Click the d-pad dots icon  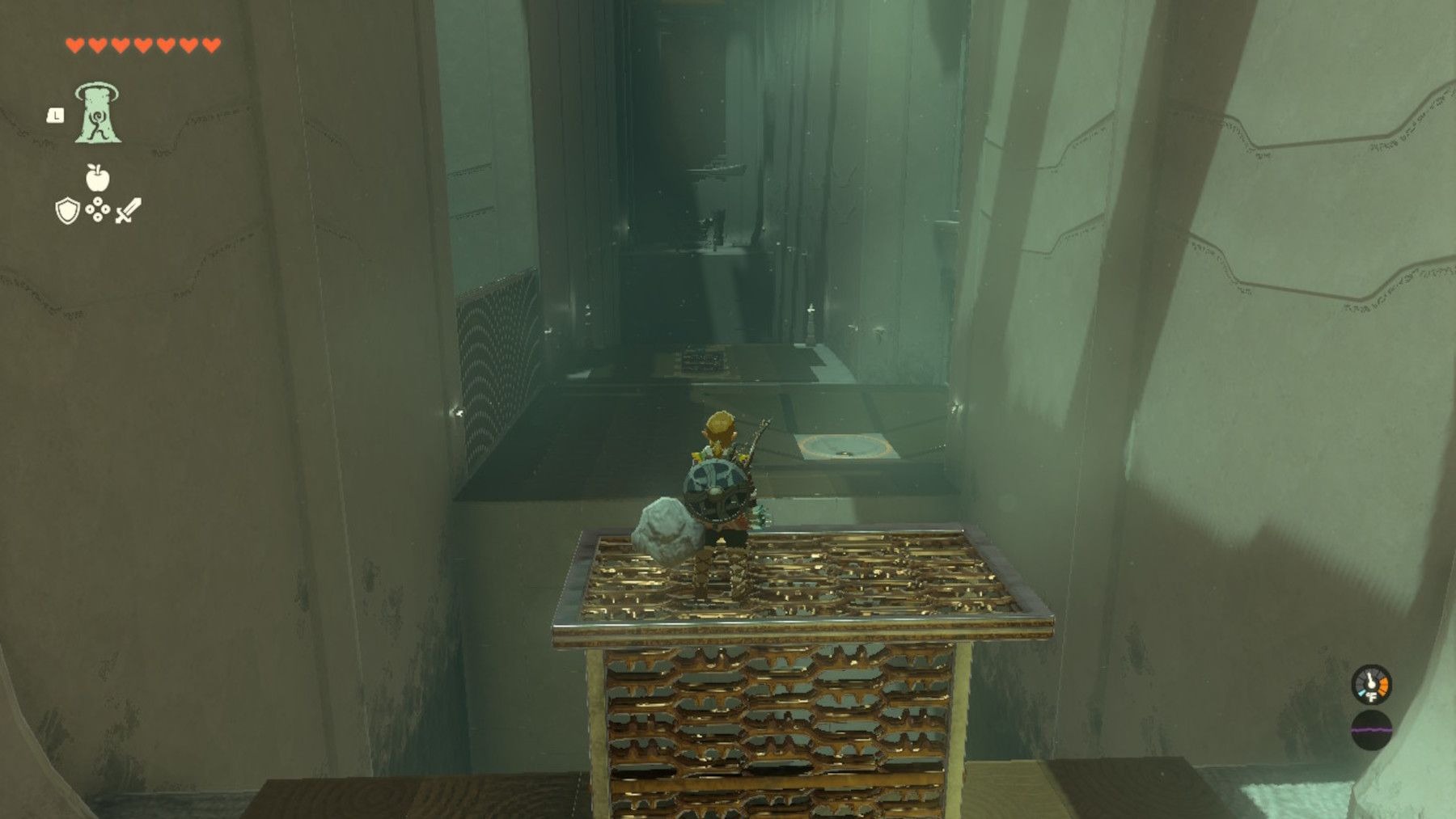click(x=98, y=211)
